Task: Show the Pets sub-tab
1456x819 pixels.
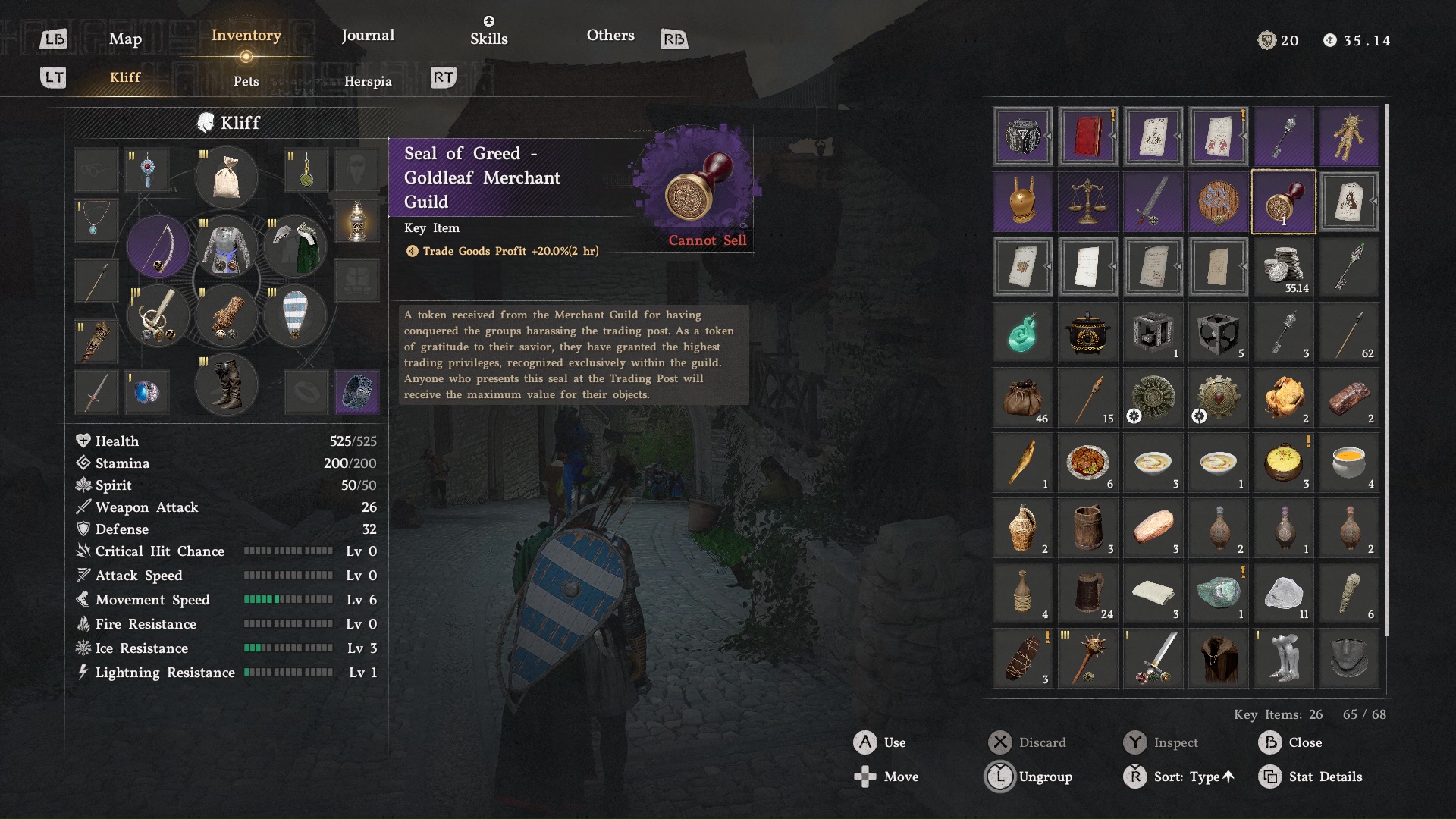Action: [x=246, y=81]
